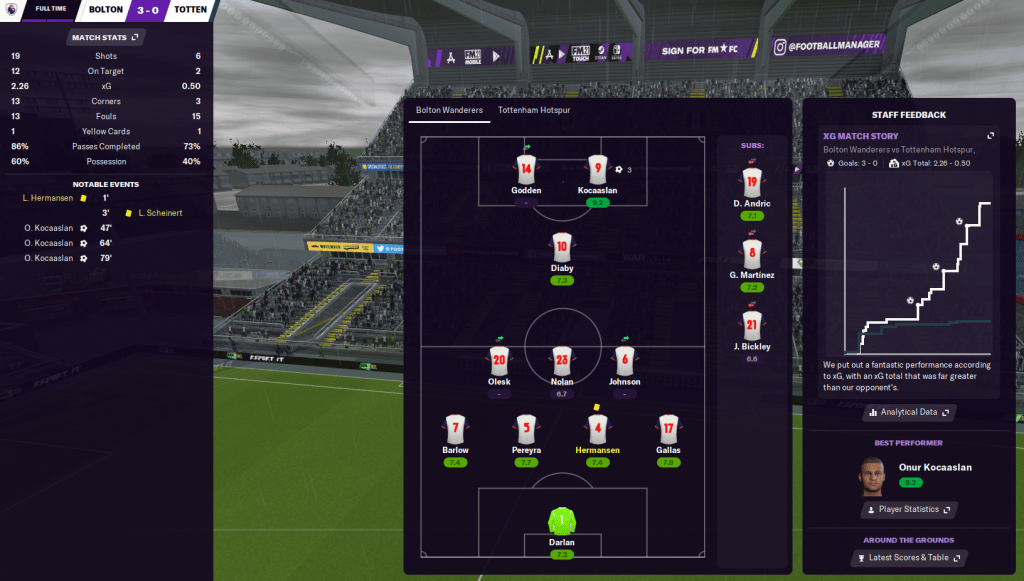
Task: Select the Bolton Wanderers tab
Action: 449,110
